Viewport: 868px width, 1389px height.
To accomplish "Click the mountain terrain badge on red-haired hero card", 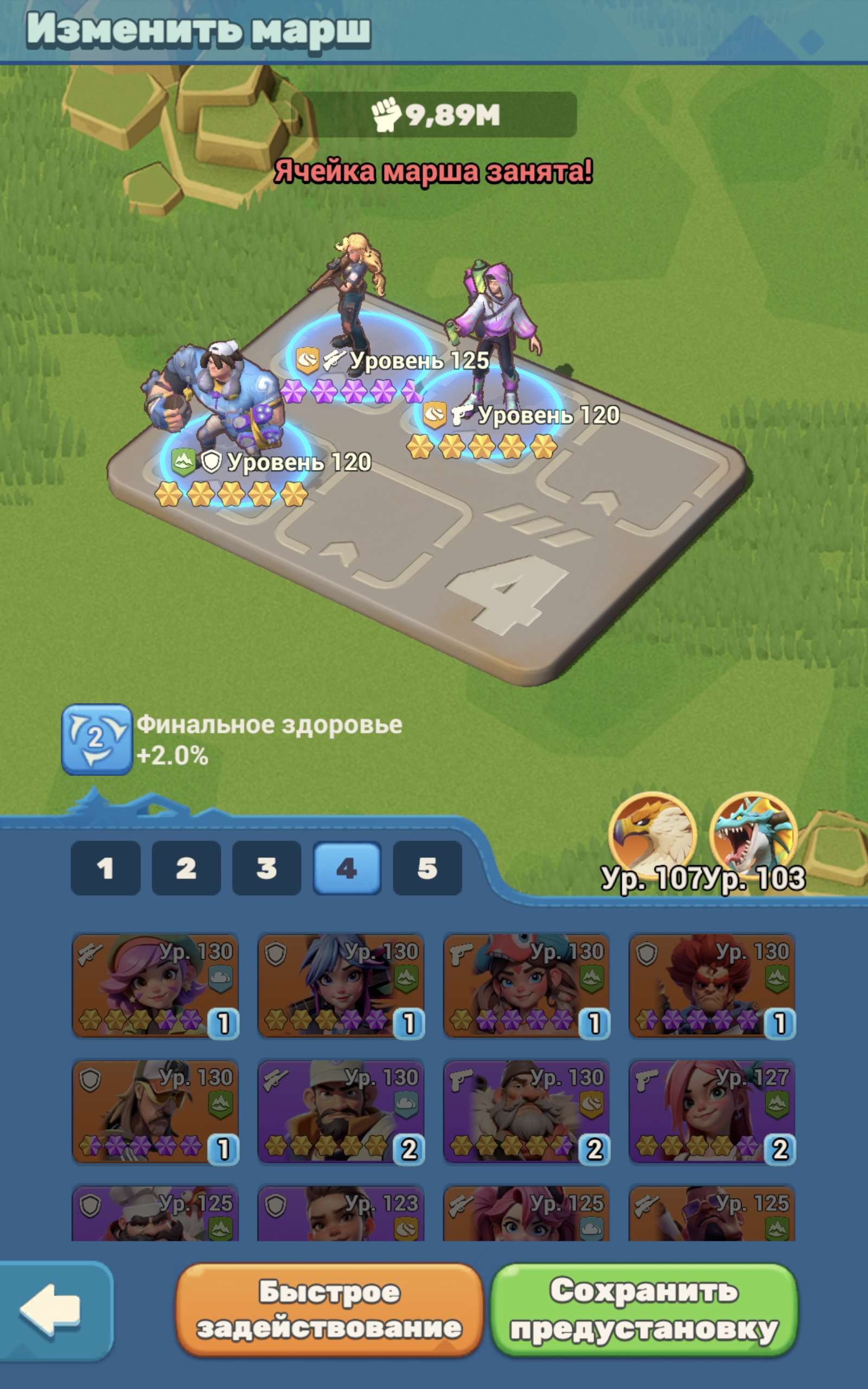I will tap(777, 978).
